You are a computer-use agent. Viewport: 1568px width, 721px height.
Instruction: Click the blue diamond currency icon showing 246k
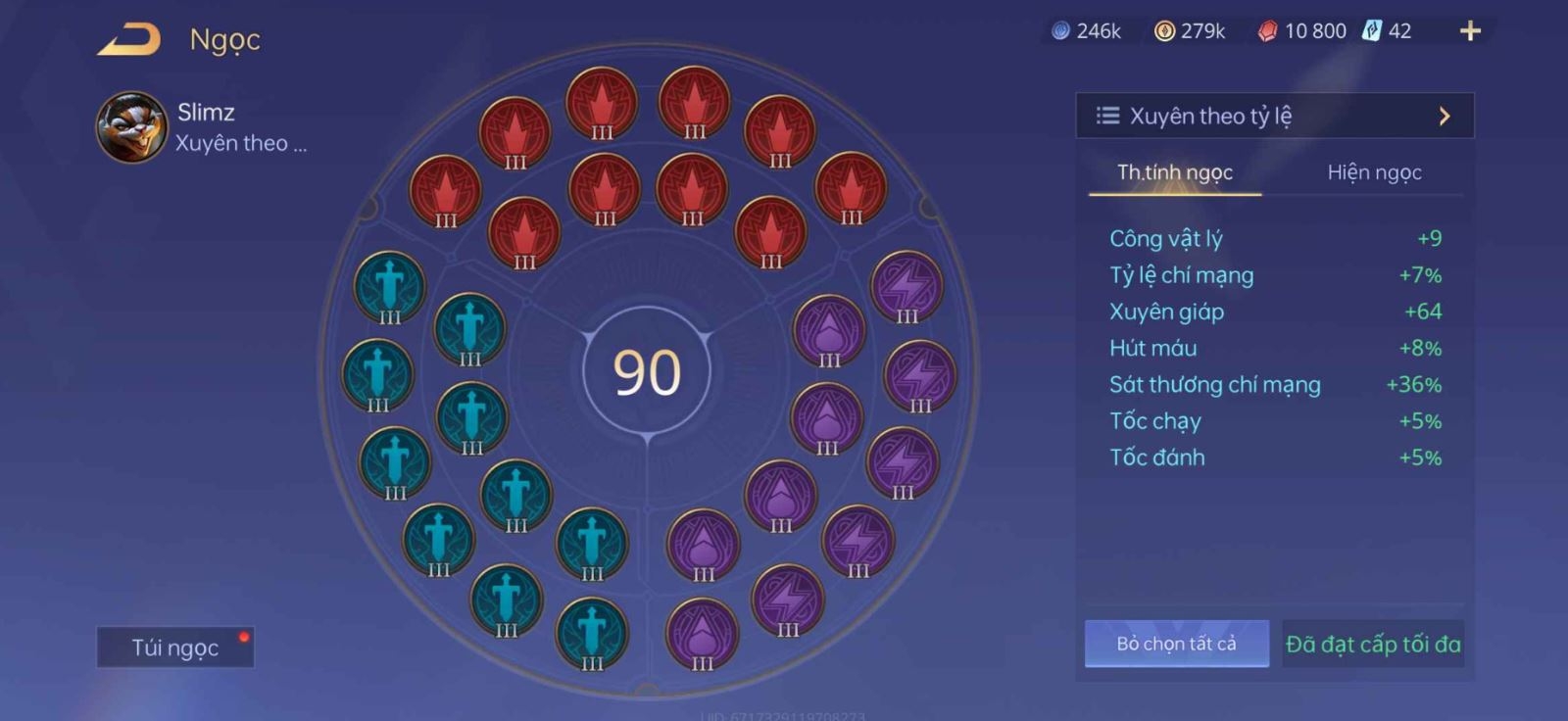1060,30
